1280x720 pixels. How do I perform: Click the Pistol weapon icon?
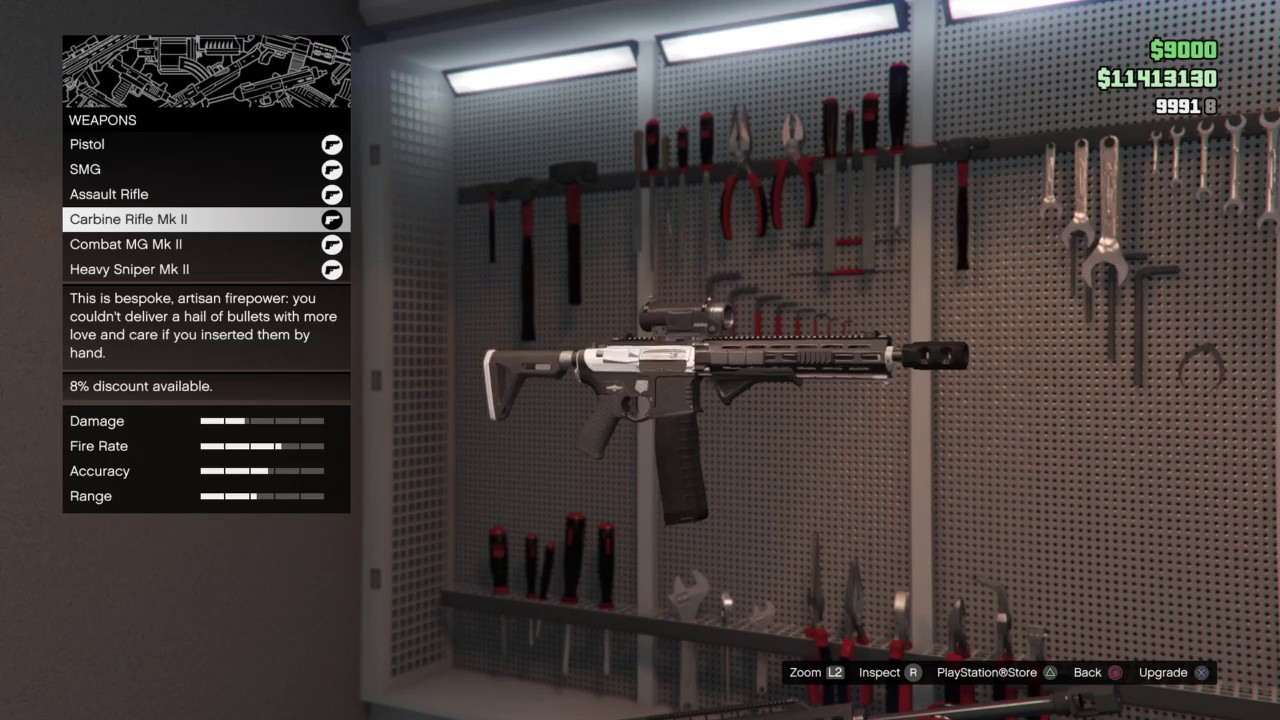pos(332,145)
